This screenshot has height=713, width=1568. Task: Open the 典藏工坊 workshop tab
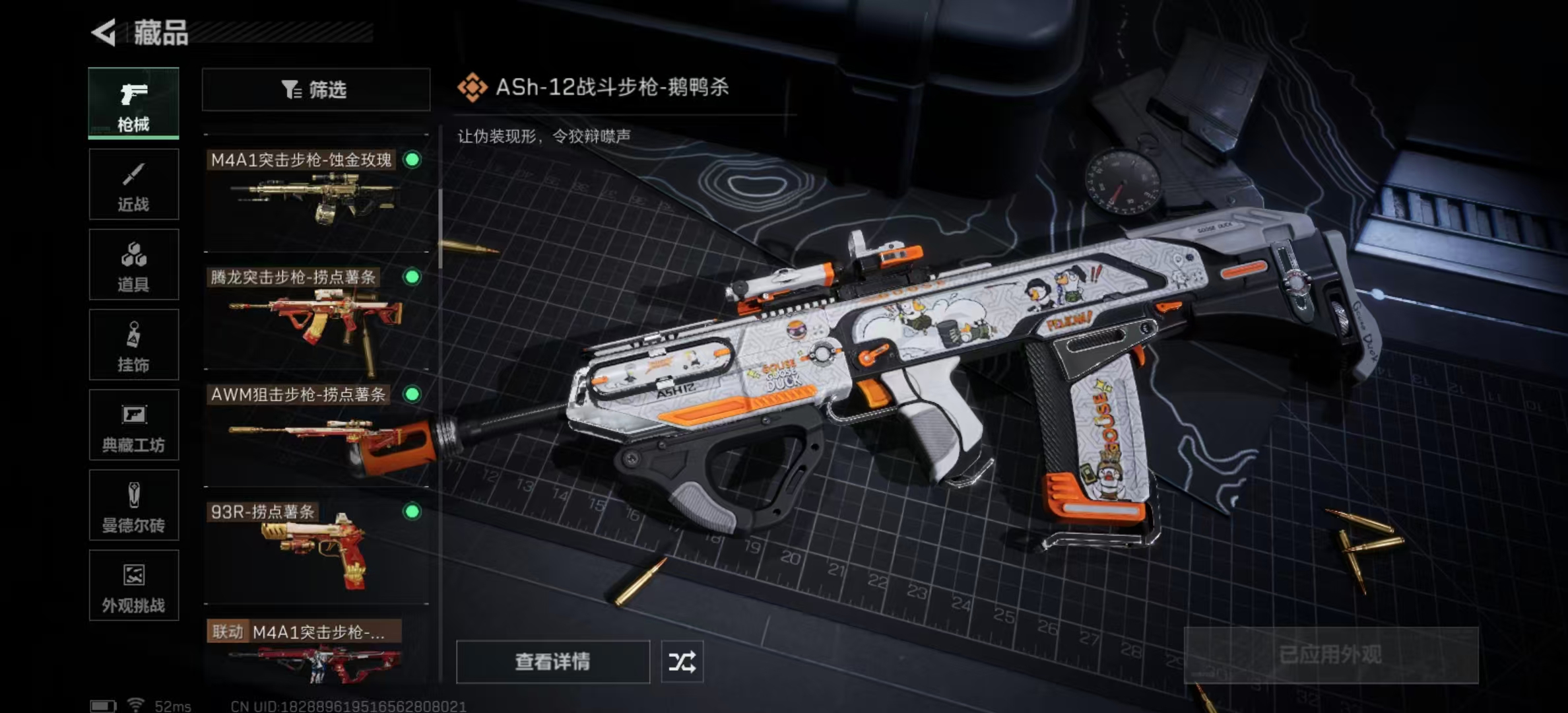pyautogui.click(x=133, y=425)
